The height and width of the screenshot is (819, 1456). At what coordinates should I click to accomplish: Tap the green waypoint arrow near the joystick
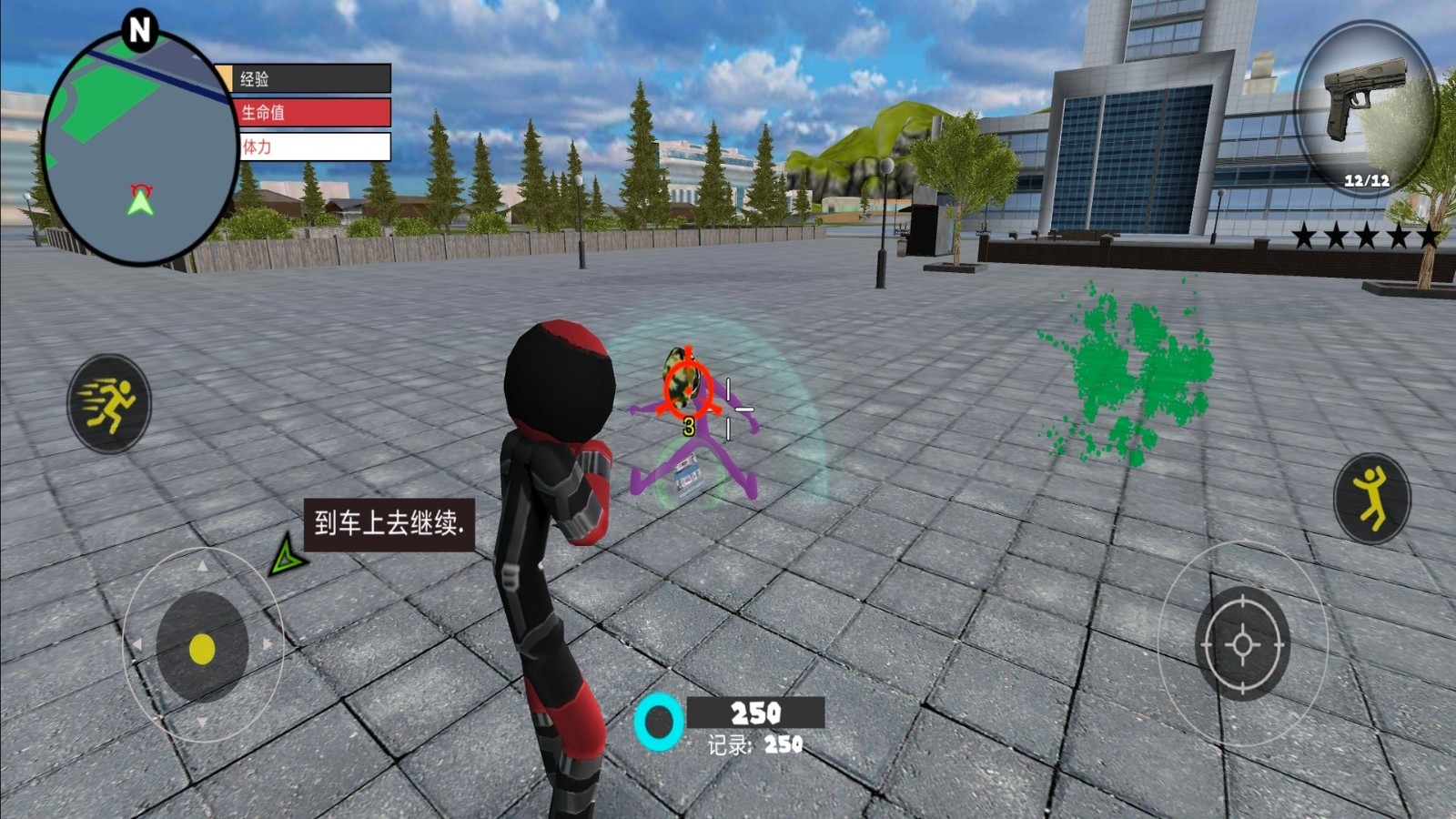[284, 556]
